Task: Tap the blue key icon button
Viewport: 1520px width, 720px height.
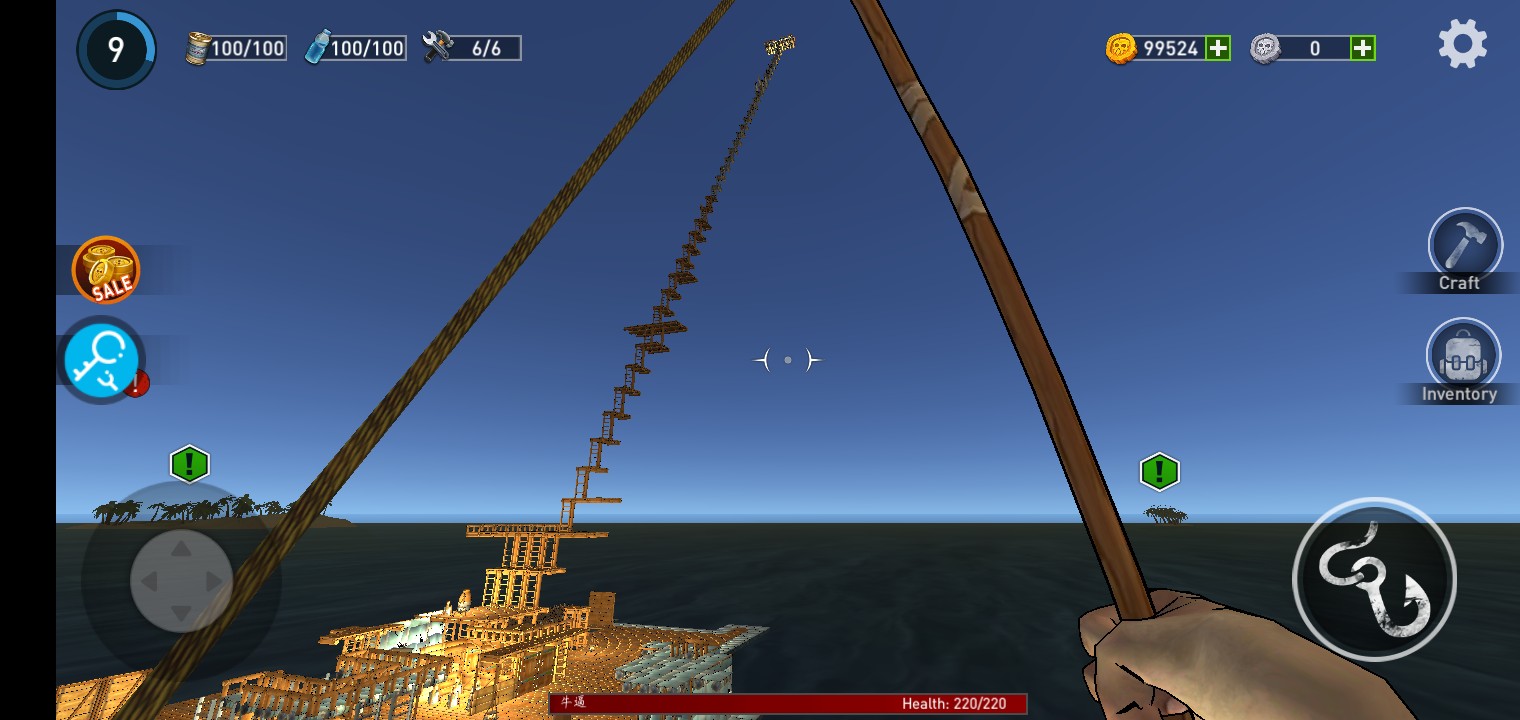Action: click(102, 360)
